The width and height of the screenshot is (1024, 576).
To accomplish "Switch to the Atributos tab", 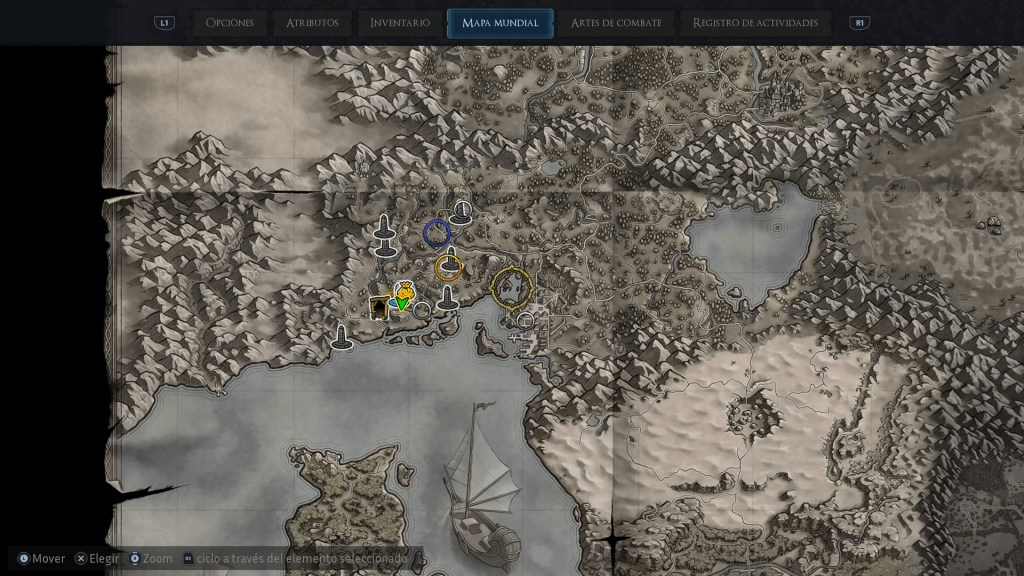I will [x=312, y=23].
